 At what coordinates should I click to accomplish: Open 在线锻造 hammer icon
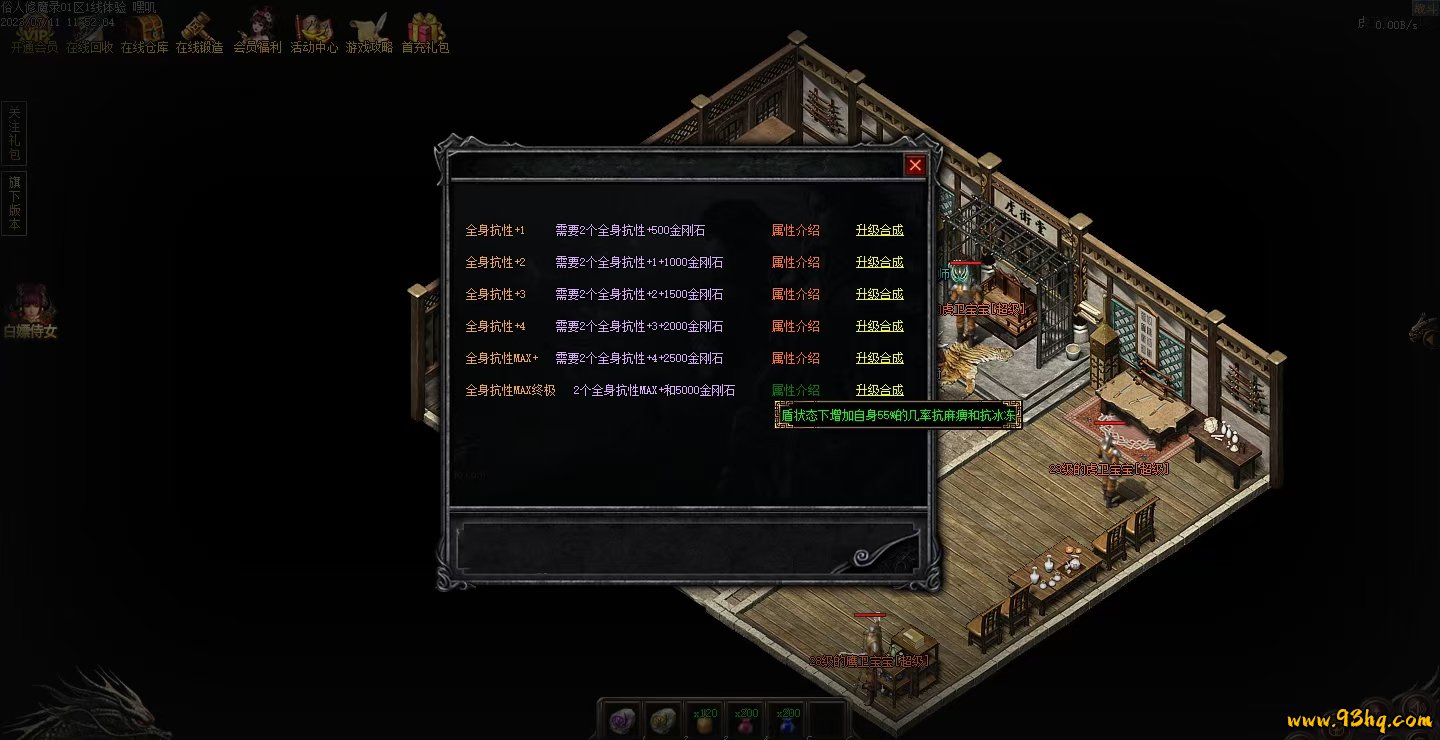tap(200, 32)
